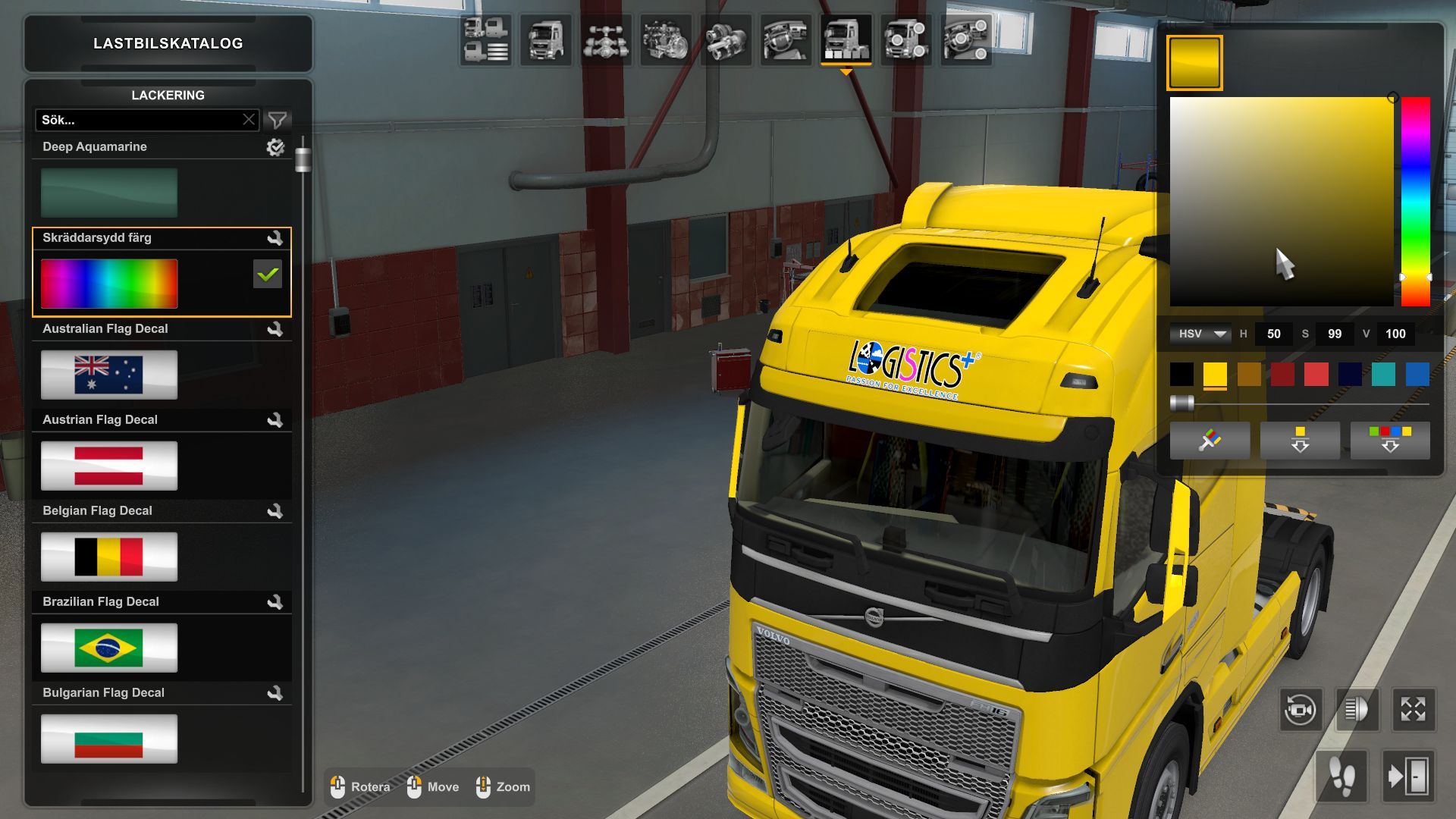Switch to the LACKERING panel header
Image resolution: width=1456 pixels, height=819 pixels.
(168, 95)
